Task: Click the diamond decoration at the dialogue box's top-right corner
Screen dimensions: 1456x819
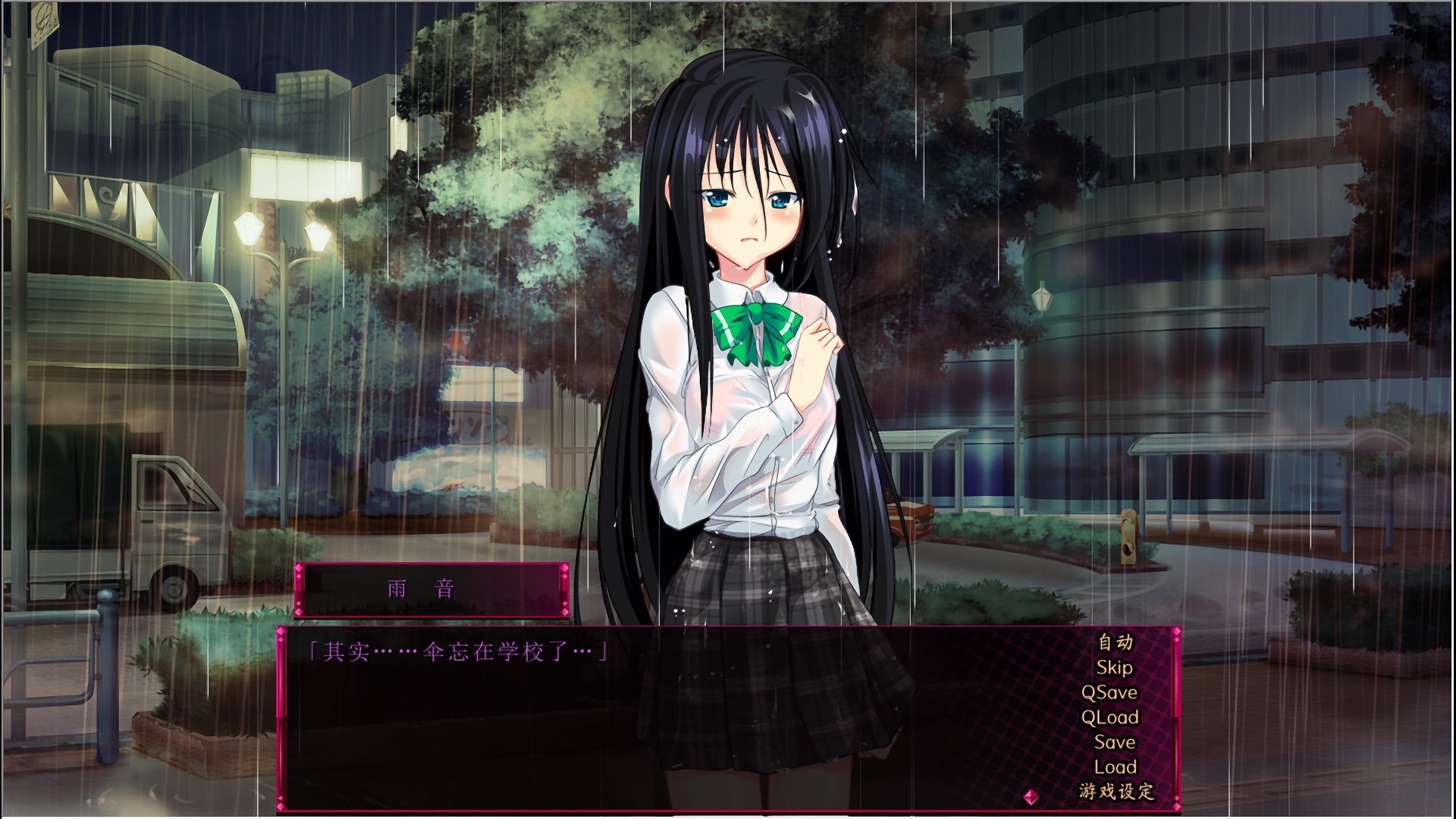Action: pos(1177,632)
